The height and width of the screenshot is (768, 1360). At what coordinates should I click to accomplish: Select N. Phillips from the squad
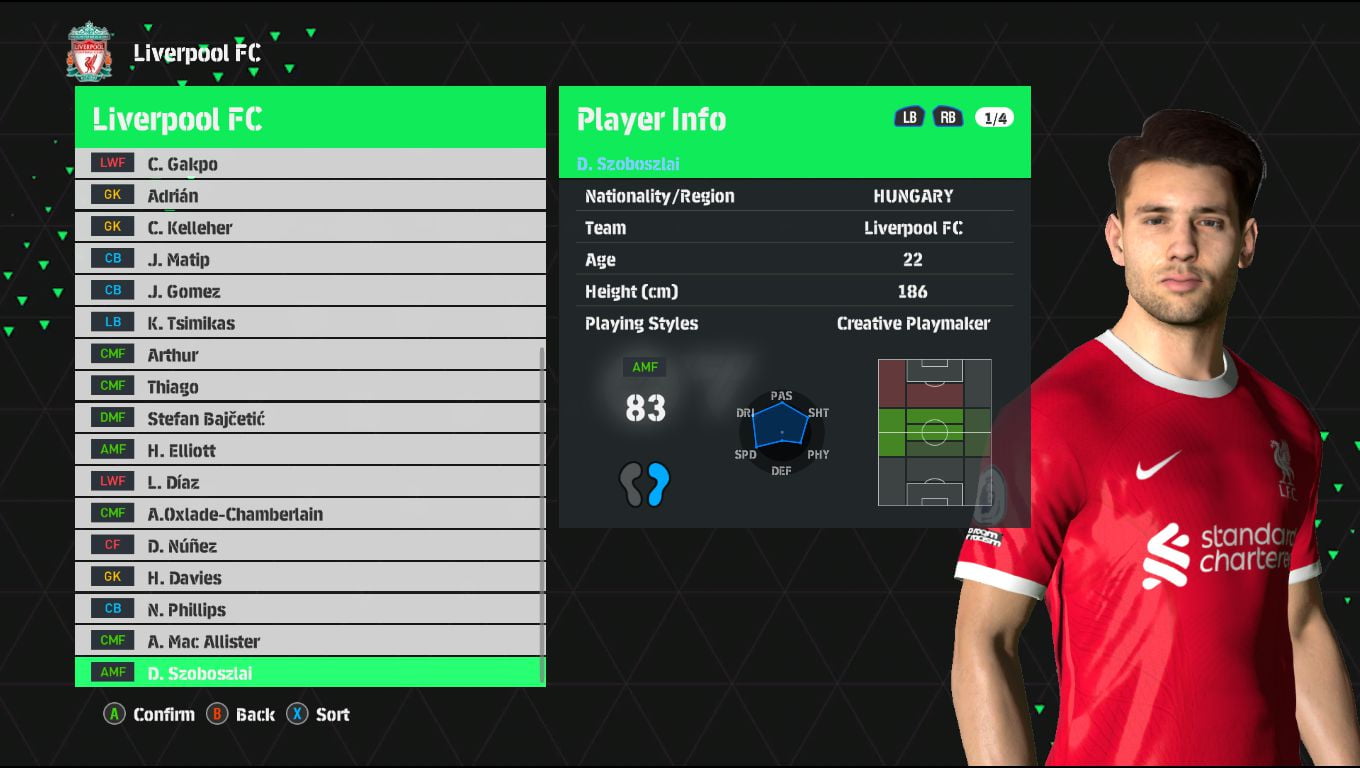point(310,610)
